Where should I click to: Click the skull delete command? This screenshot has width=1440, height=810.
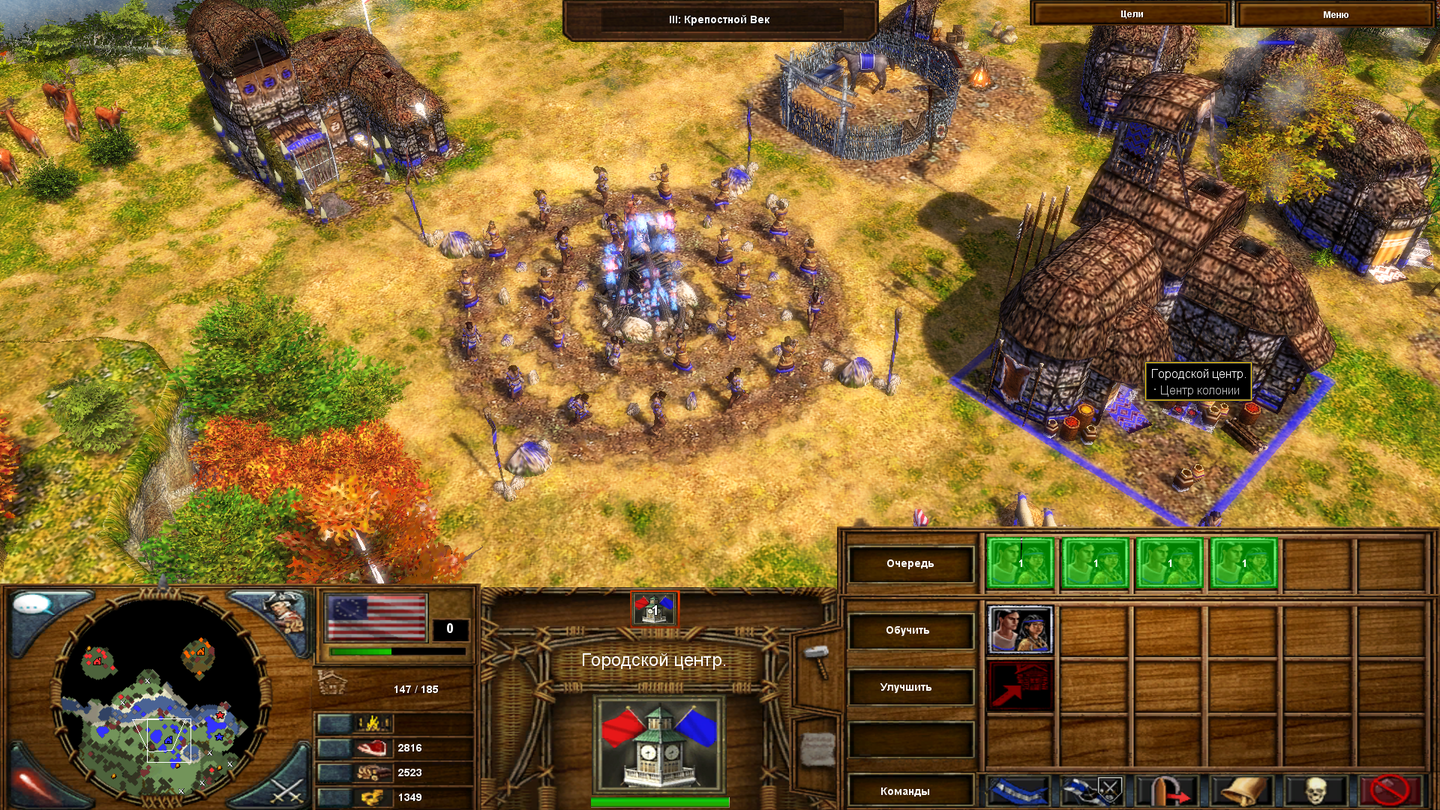click(1315, 790)
